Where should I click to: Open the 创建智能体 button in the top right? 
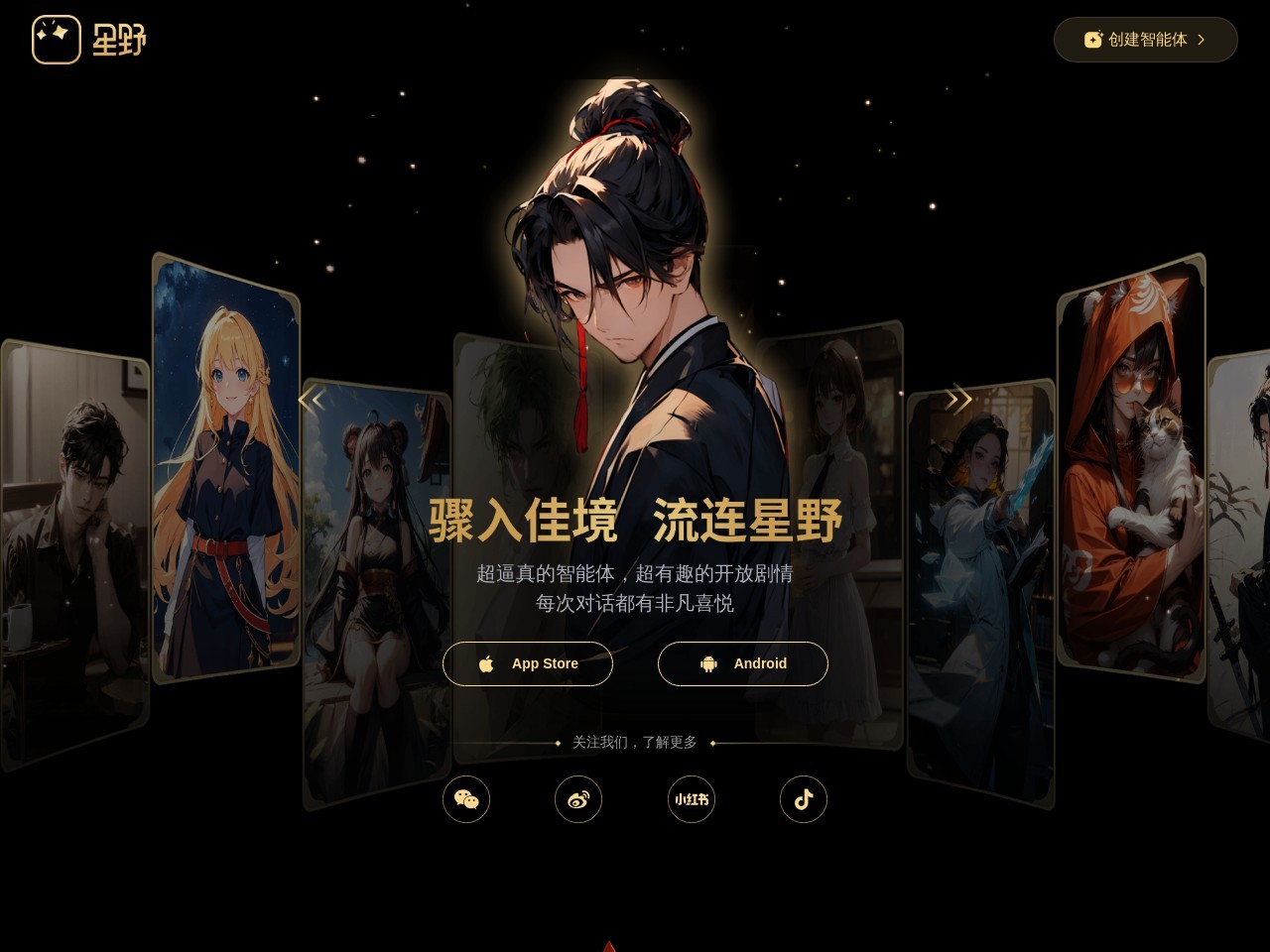1145,40
